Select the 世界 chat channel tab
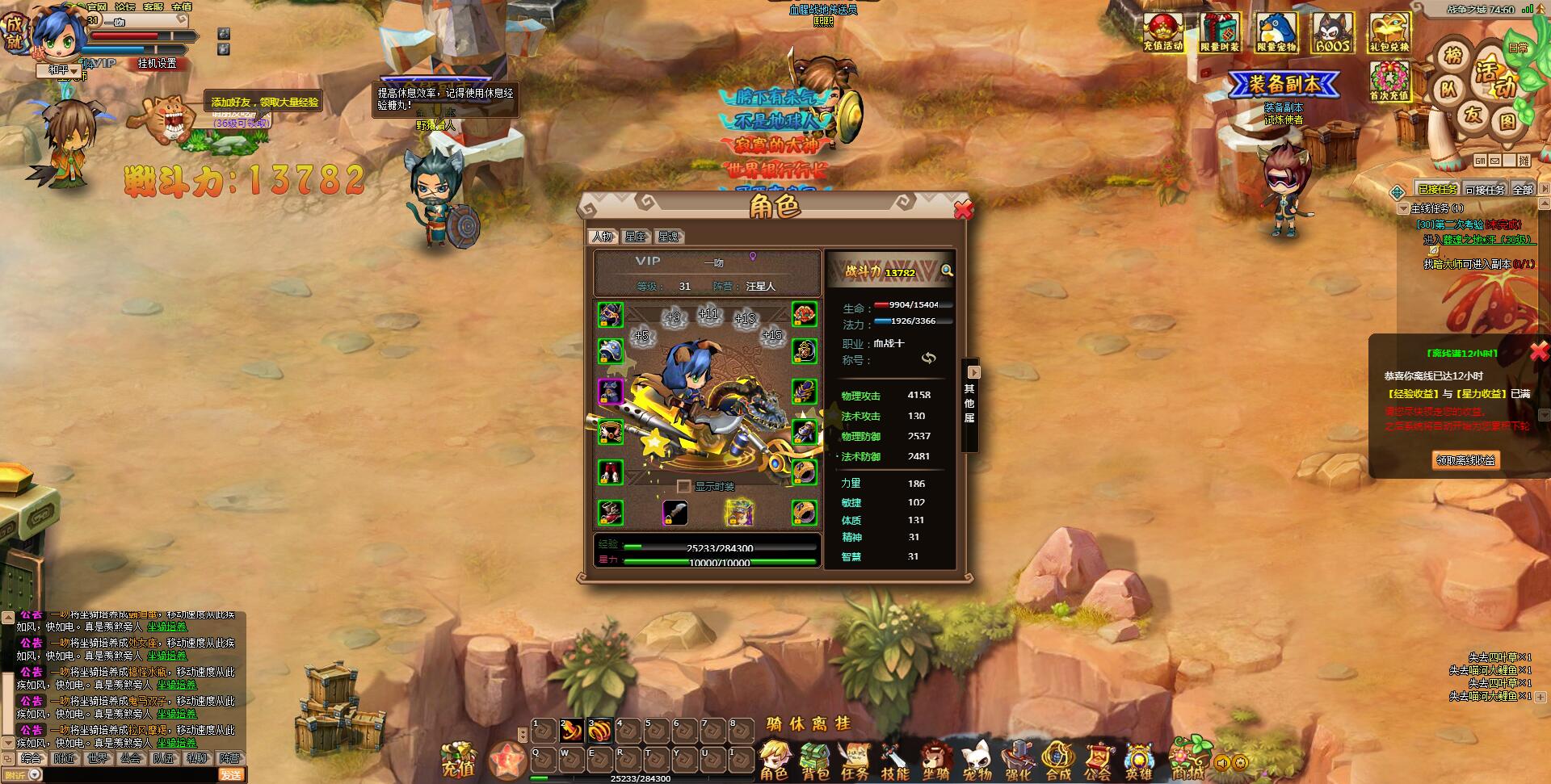 coord(97,759)
